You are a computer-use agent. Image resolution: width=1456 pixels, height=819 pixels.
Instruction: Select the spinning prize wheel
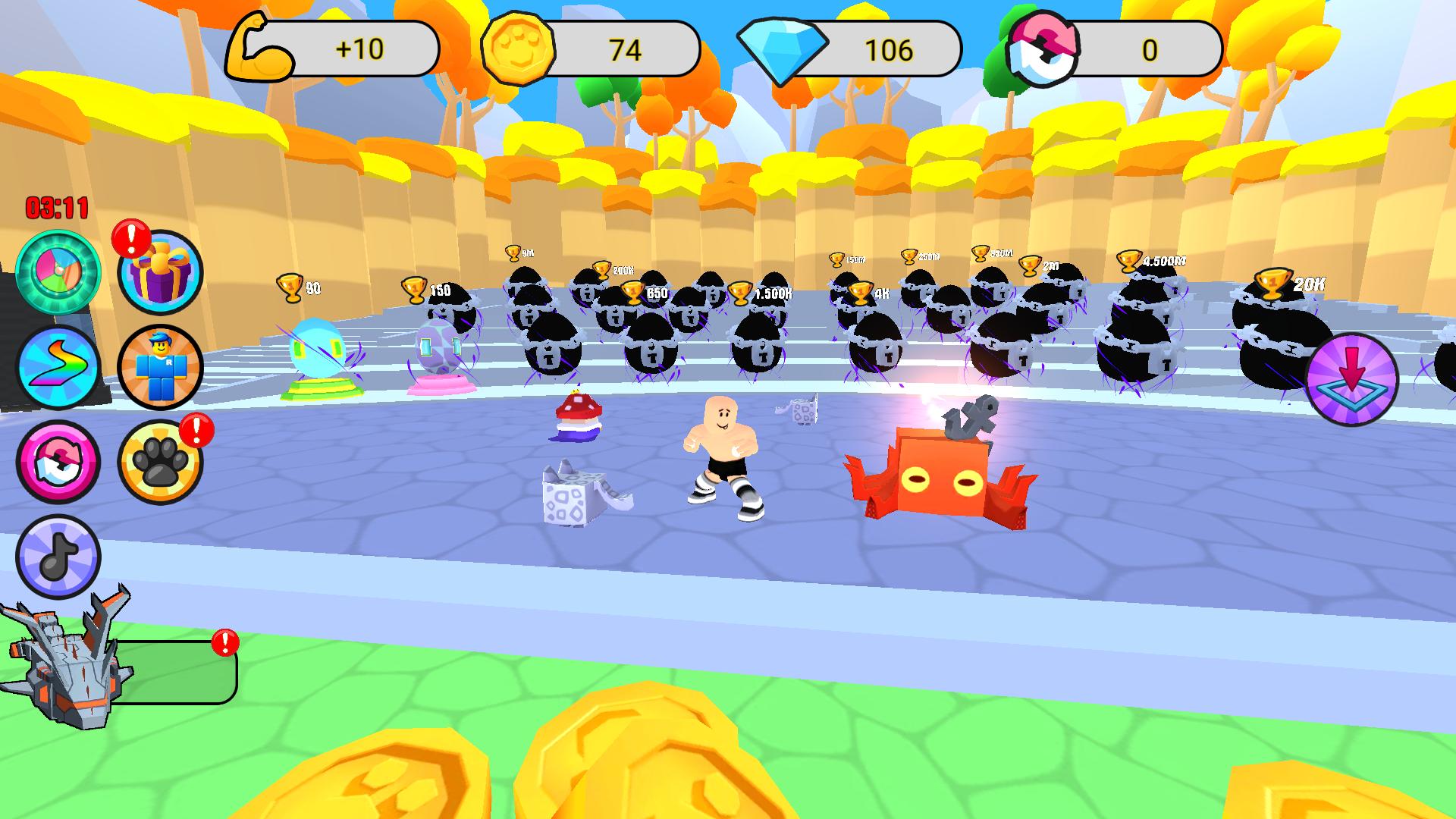click(57, 269)
